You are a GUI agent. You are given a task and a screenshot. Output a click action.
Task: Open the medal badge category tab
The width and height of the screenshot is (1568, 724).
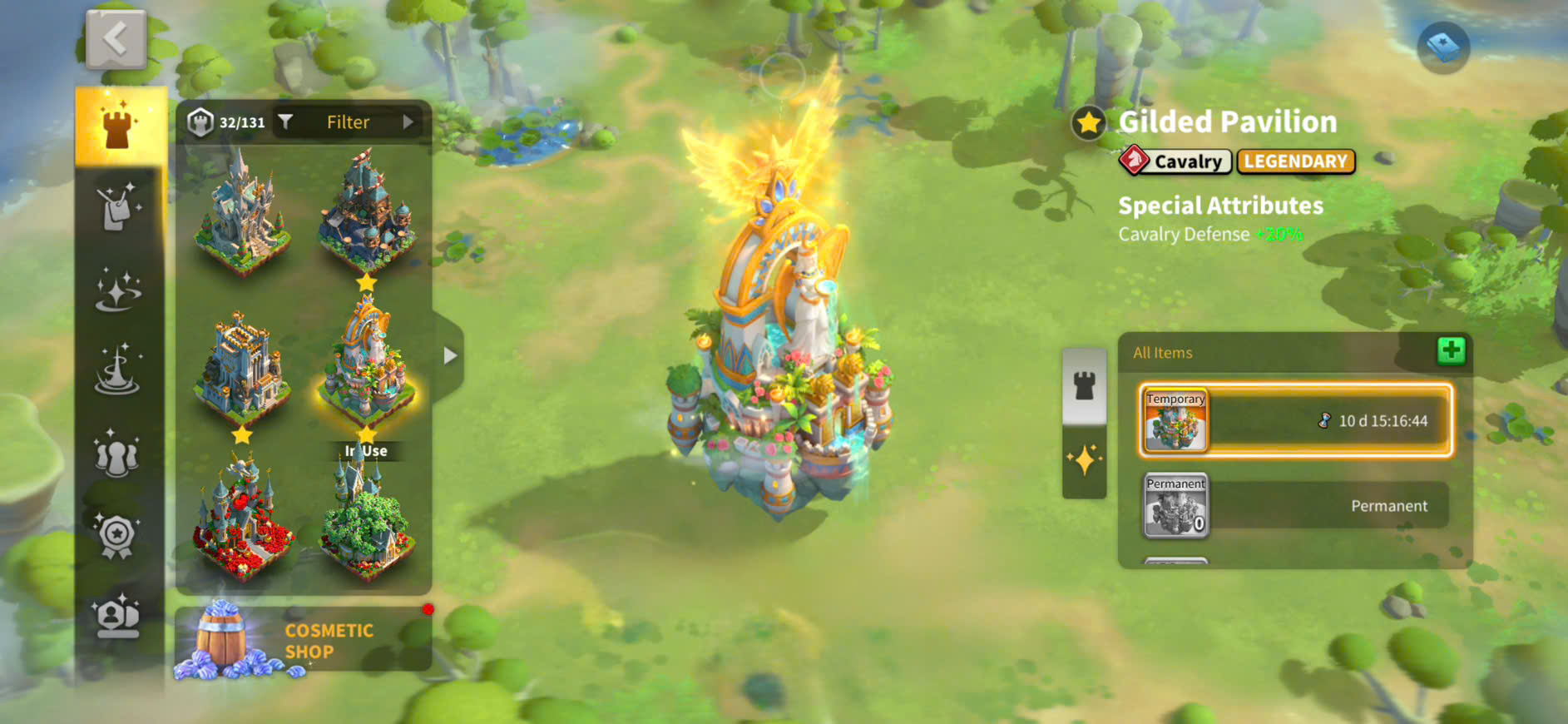click(117, 537)
